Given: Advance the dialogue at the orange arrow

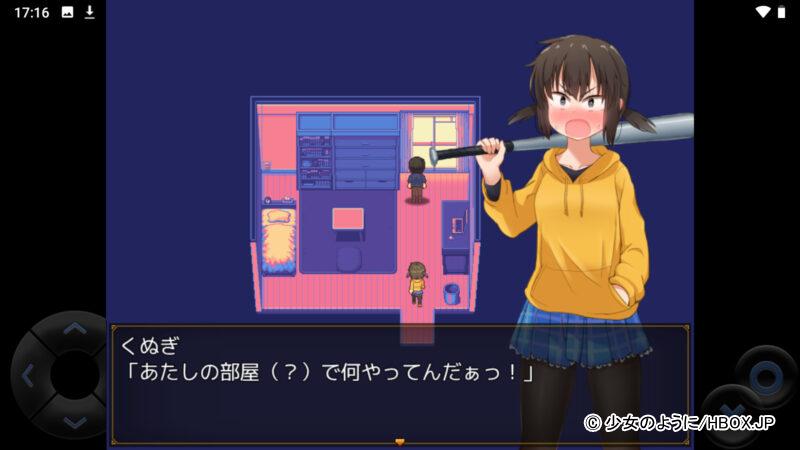Looking at the screenshot, I should pyautogui.click(x=400, y=440).
